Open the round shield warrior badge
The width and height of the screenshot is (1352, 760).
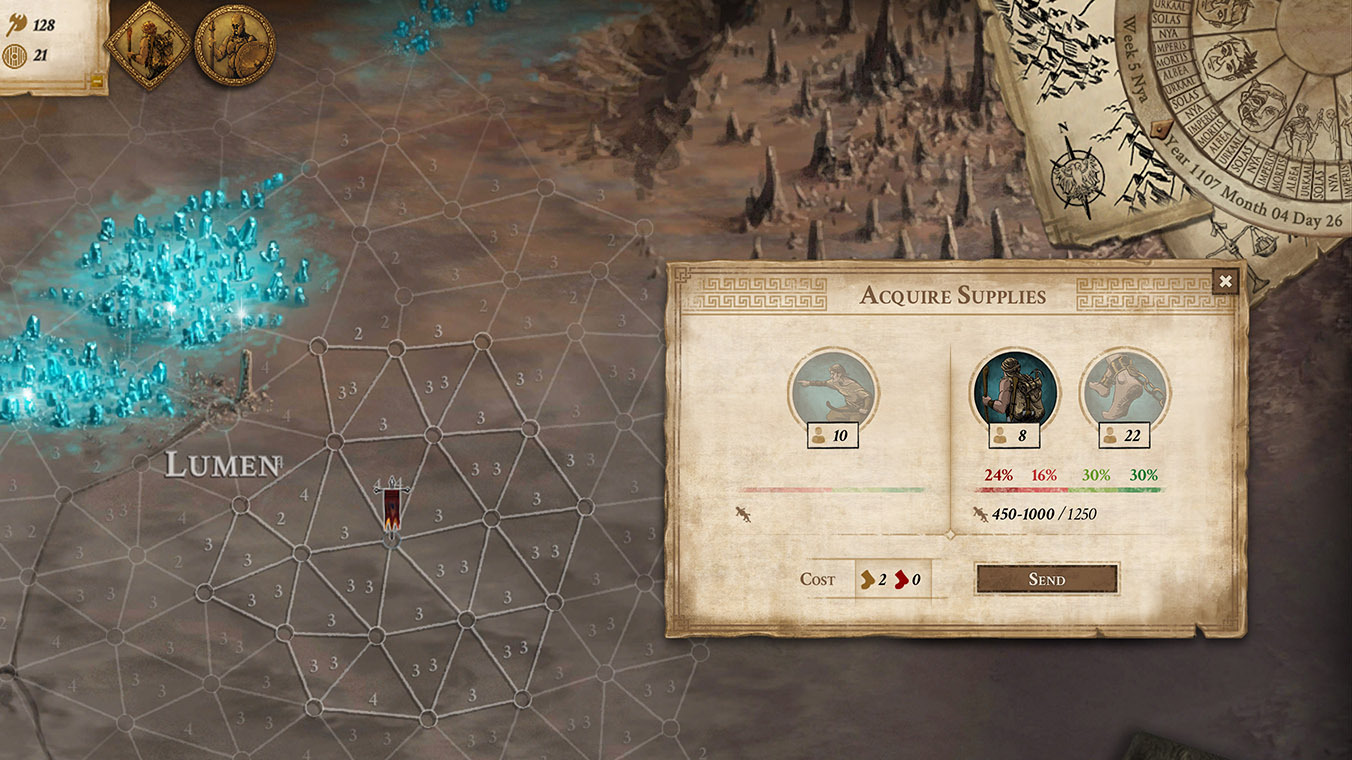click(x=234, y=44)
